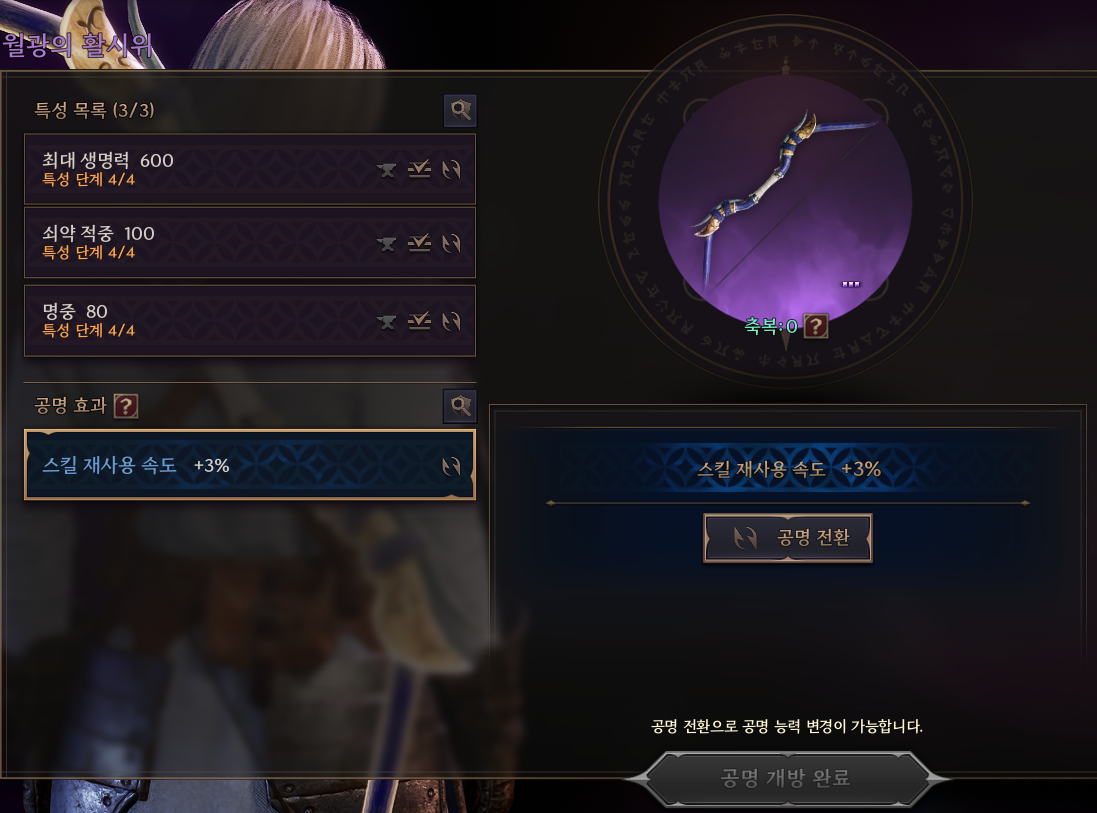This screenshot has width=1097, height=813.
Task: Open the magnifier search beside 공명 효과
Action: (x=460, y=405)
